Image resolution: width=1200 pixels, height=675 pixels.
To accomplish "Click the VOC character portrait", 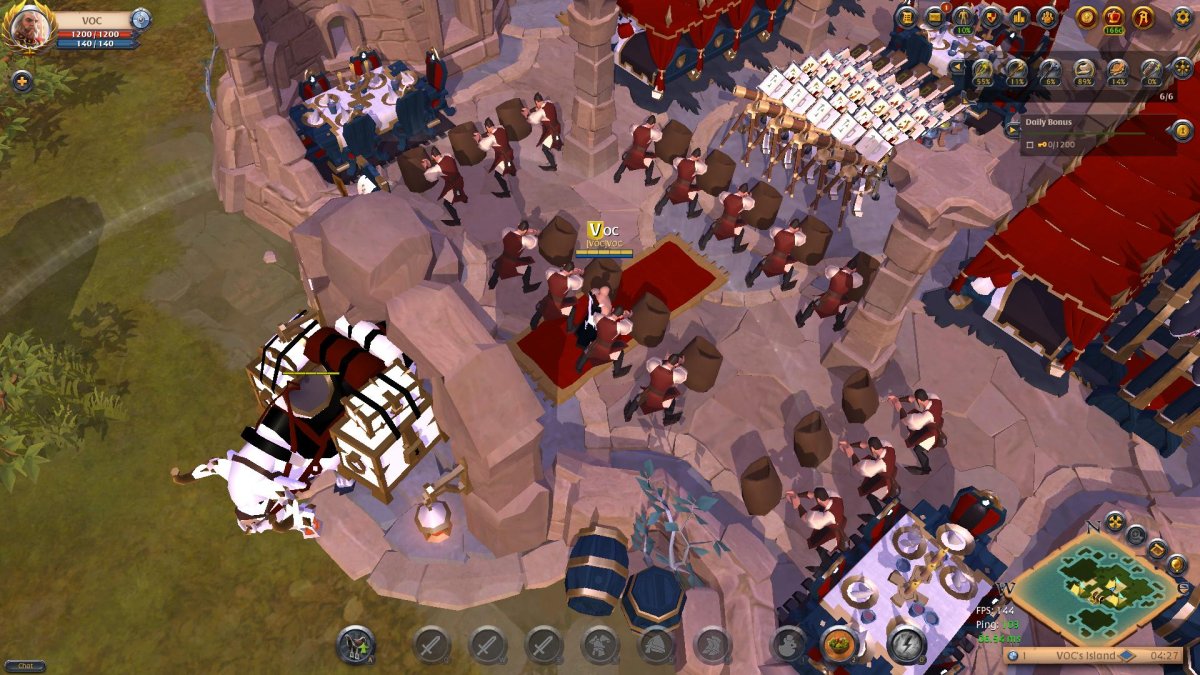I will (30, 27).
